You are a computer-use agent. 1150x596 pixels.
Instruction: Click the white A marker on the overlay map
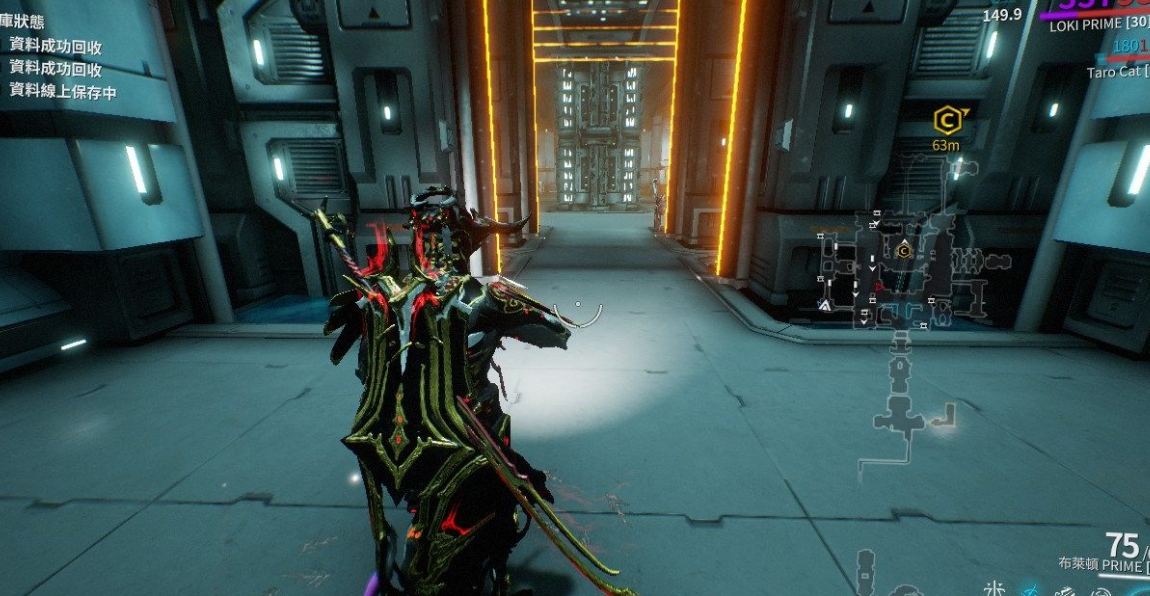[x=825, y=305]
